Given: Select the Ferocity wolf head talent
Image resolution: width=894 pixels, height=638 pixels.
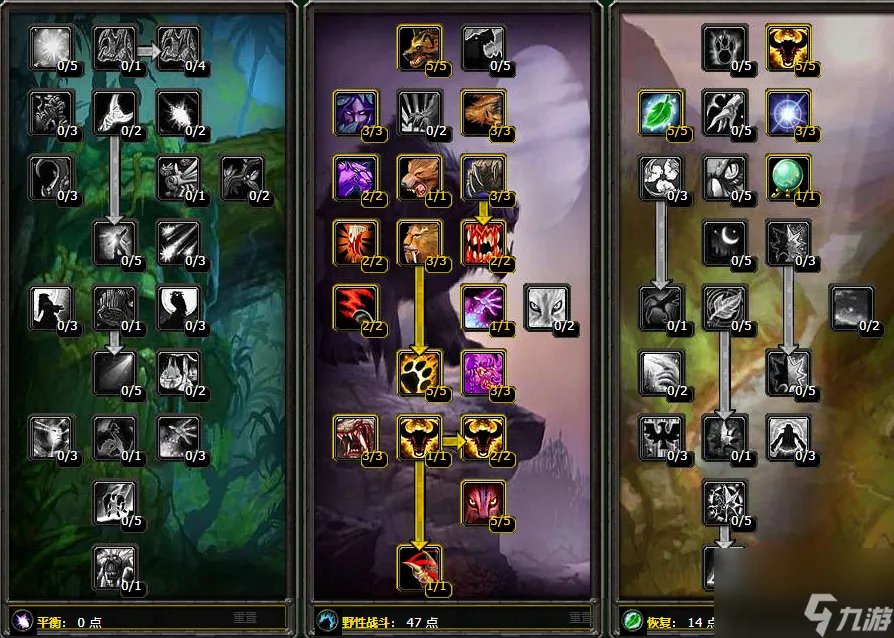Looking at the screenshot, I should (x=418, y=47).
